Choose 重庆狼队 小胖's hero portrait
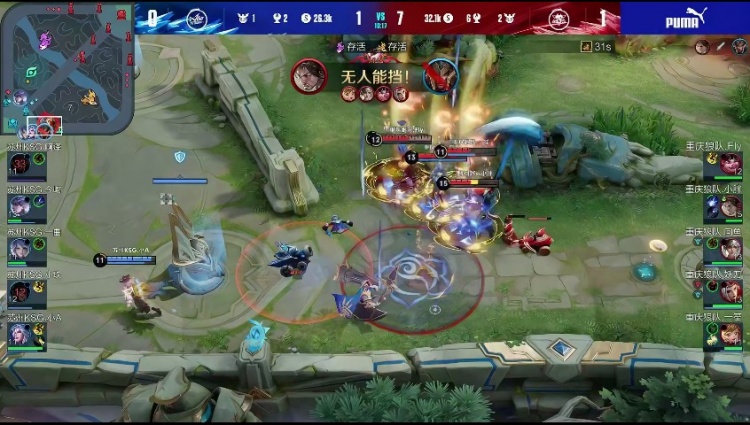Screen dimensions: 750x425 [x=730, y=206]
